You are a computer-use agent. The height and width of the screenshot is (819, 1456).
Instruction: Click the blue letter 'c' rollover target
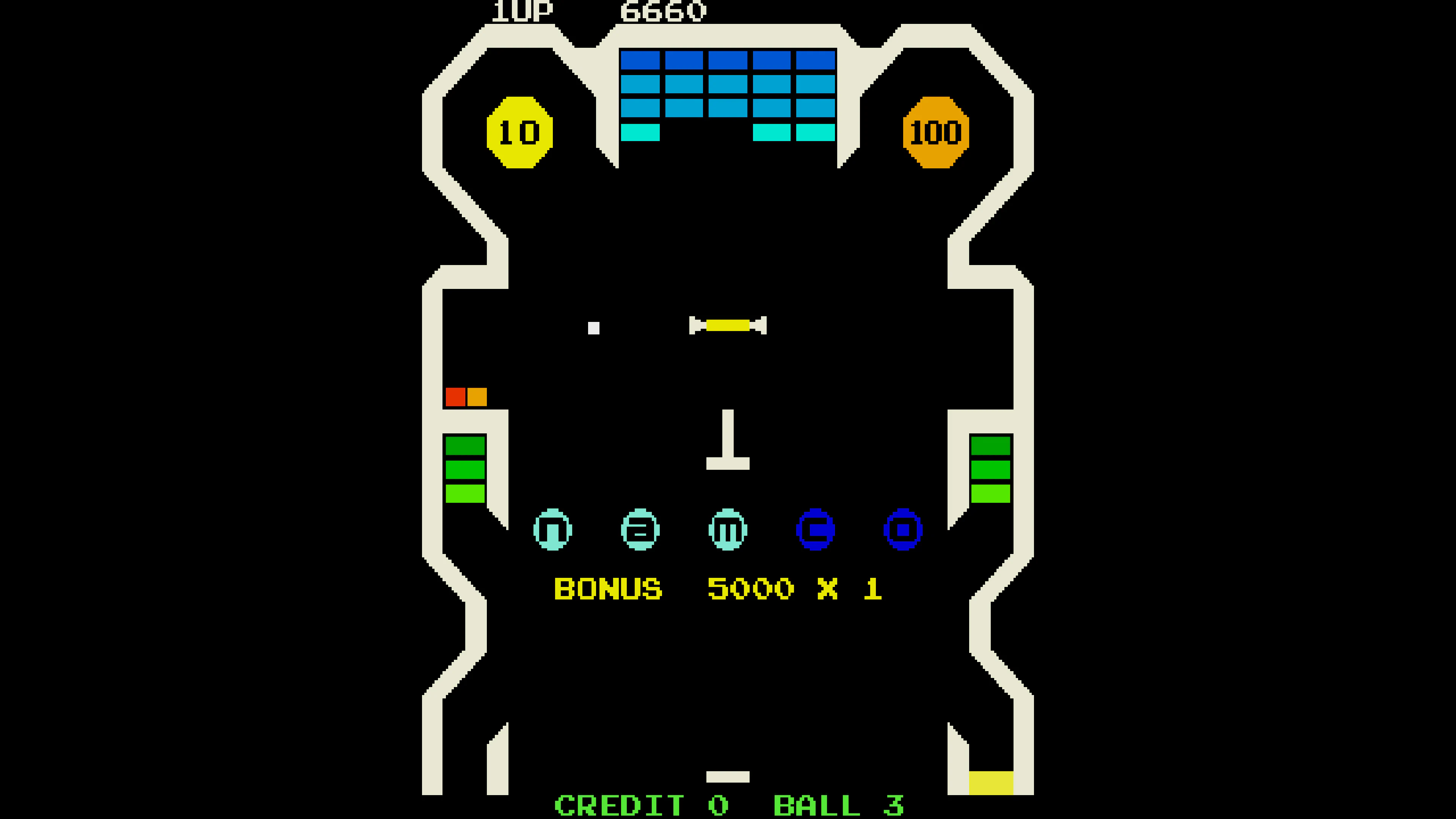tap(816, 530)
